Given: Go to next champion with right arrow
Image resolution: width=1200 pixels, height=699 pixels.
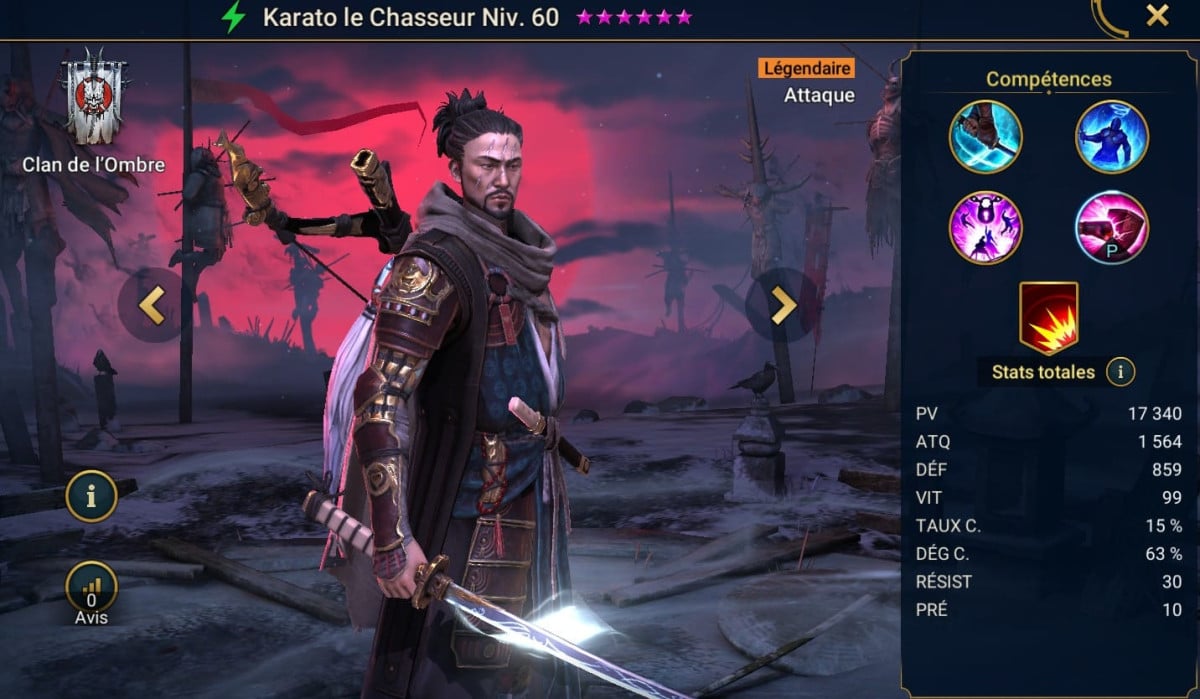Looking at the screenshot, I should click(x=782, y=306).
